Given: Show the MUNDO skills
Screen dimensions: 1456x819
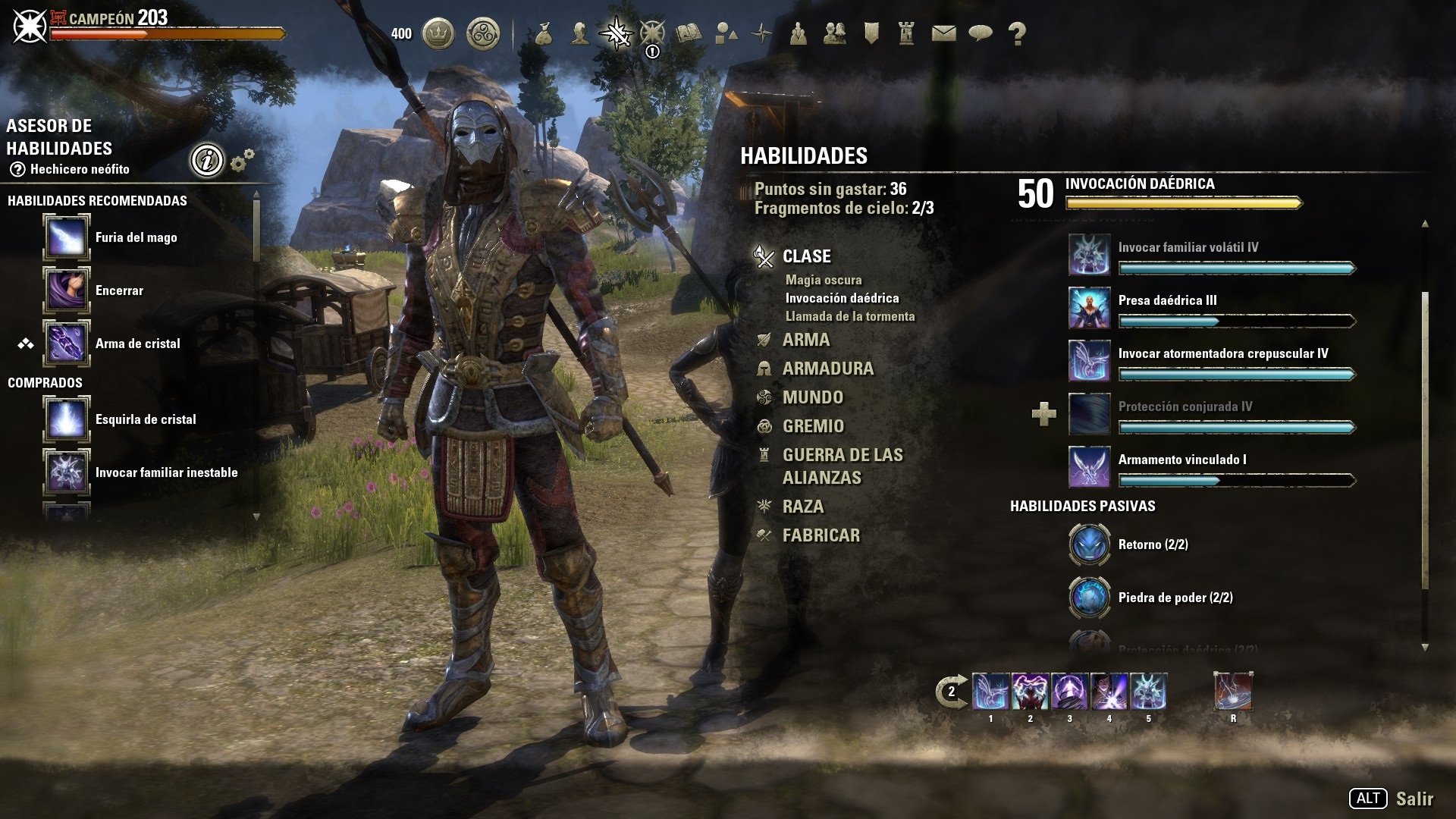Looking at the screenshot, I should (x=812, y=397).
